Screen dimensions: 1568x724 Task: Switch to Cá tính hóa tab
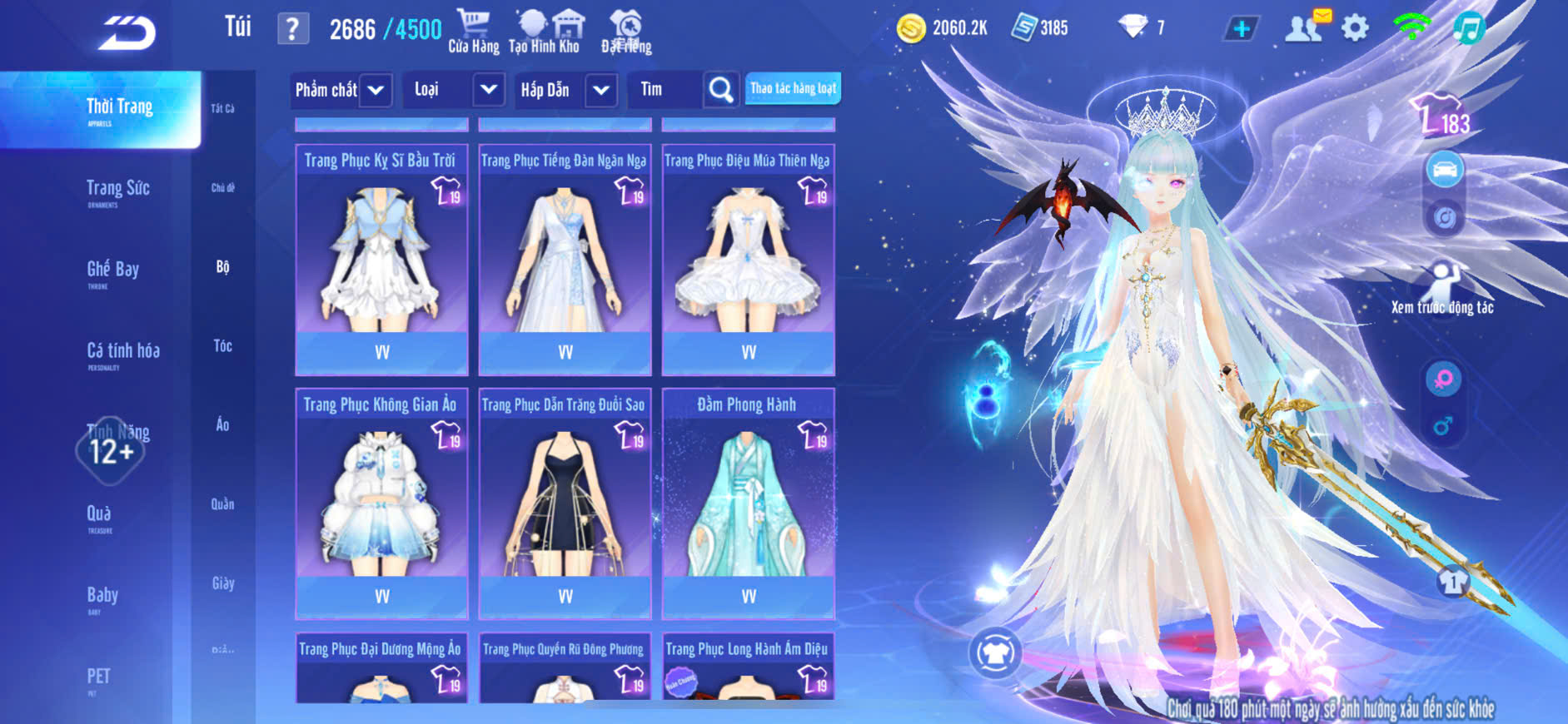pyautogui.click(x=123, y=353)
